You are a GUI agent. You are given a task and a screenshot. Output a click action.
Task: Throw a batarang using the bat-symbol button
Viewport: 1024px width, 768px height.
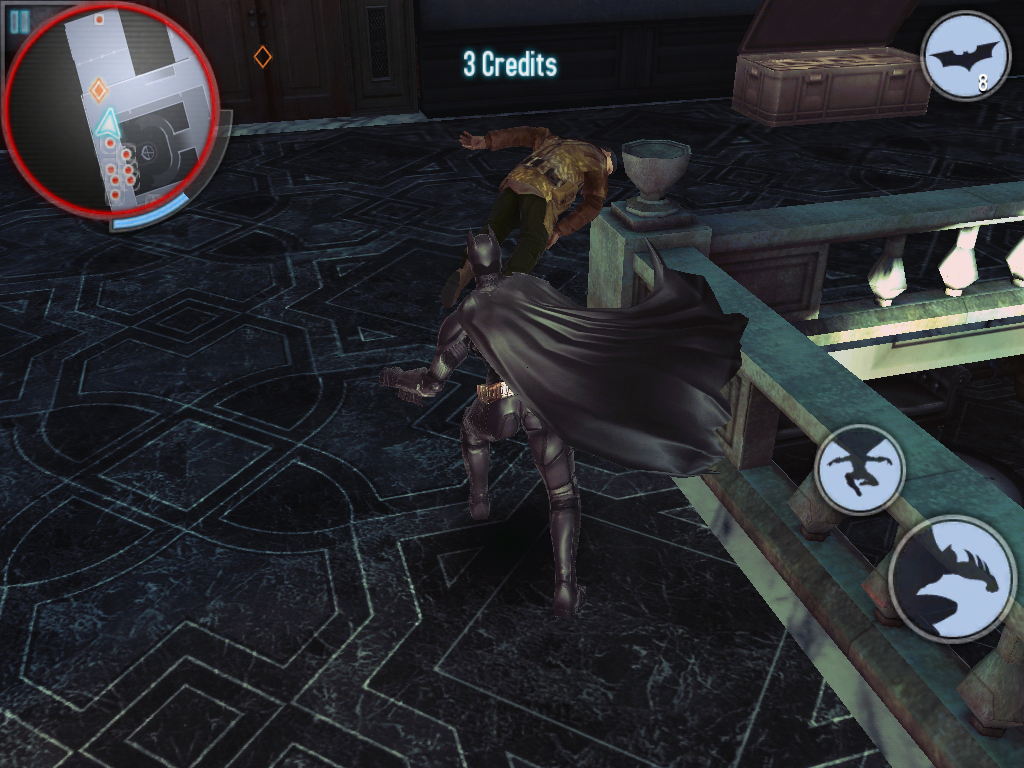click(965, 56)
